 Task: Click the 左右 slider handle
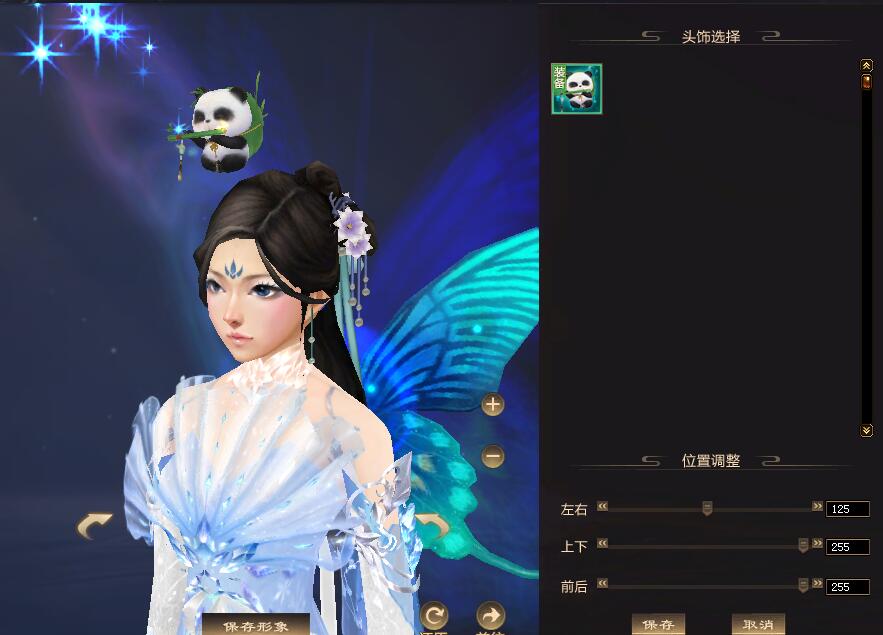coord(707,508)
